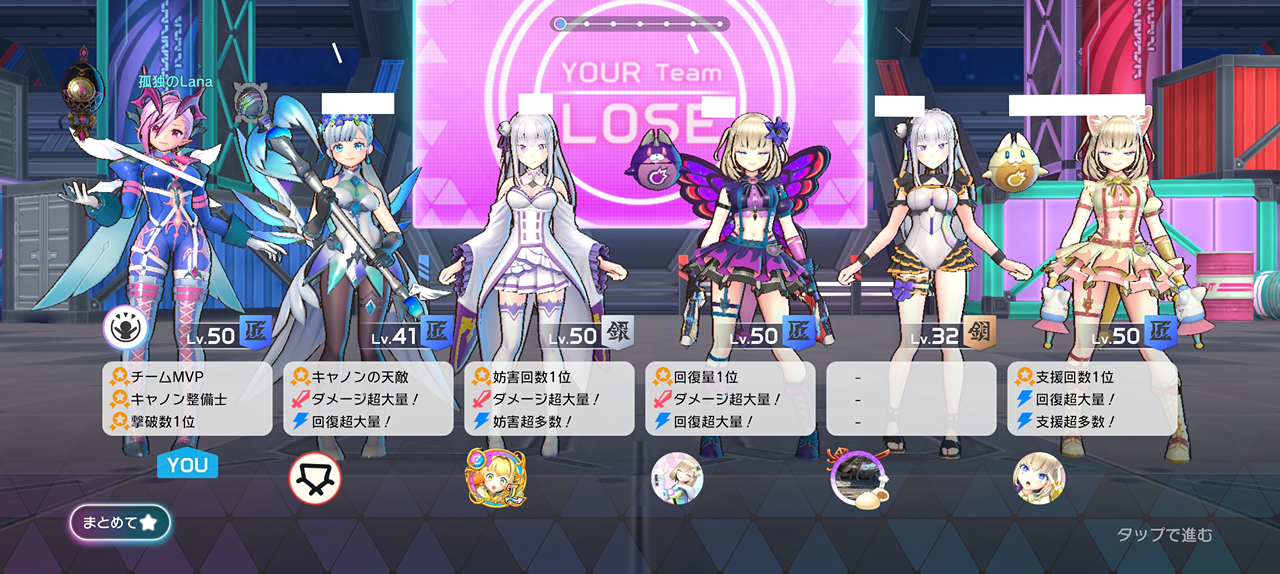Continue via the タップで進む prompt
Image resolution: width=1280 pixels, height=574 pixels.
click(x=1164, y=535)
